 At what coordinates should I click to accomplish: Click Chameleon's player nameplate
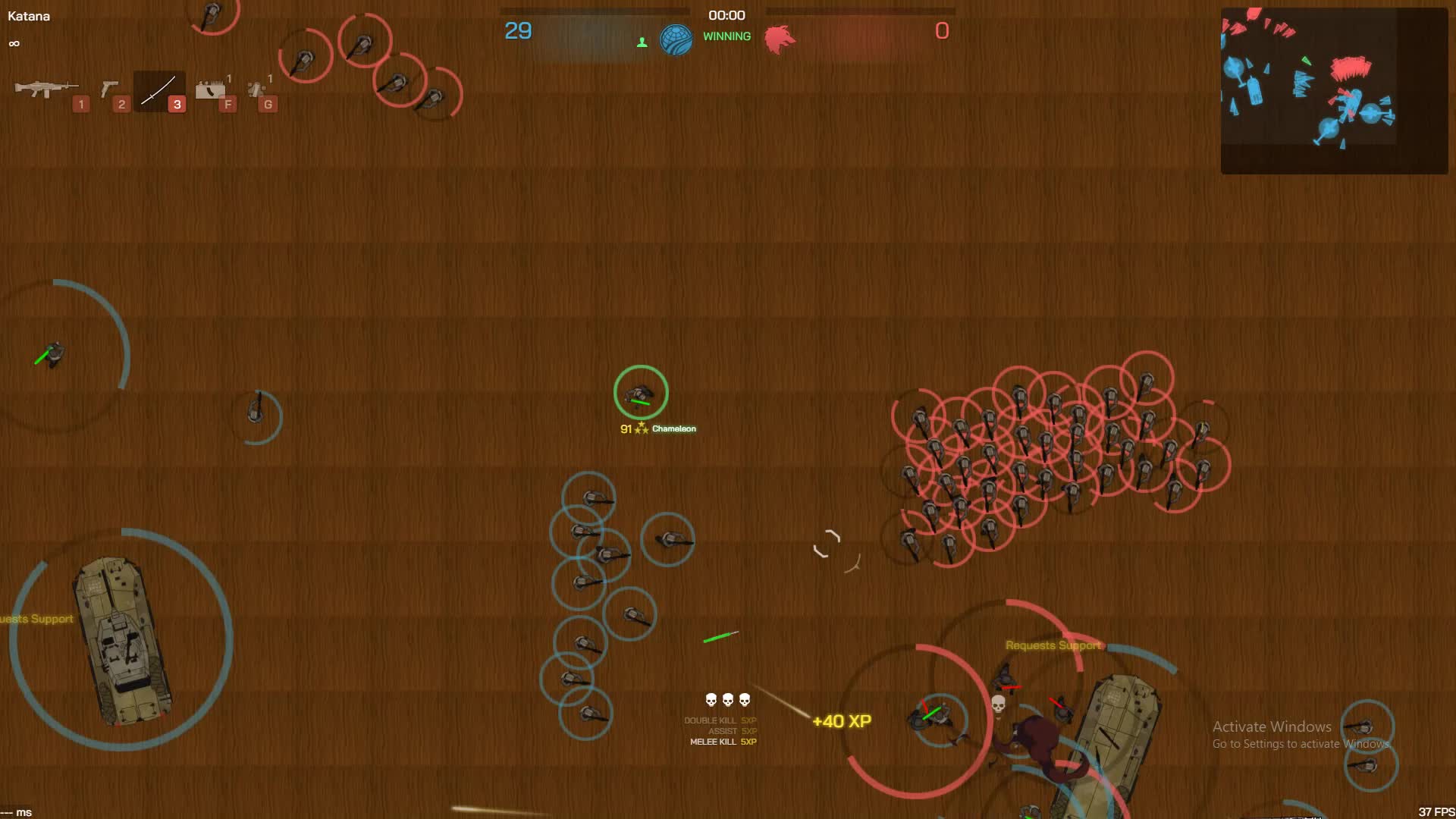657,428
